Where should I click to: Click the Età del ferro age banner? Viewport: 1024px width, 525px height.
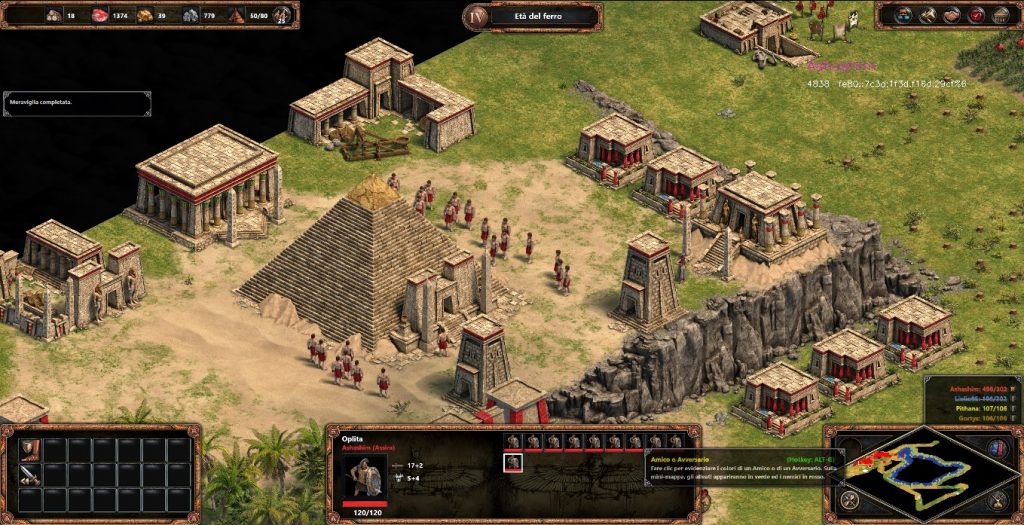click(x=532, y=16)
